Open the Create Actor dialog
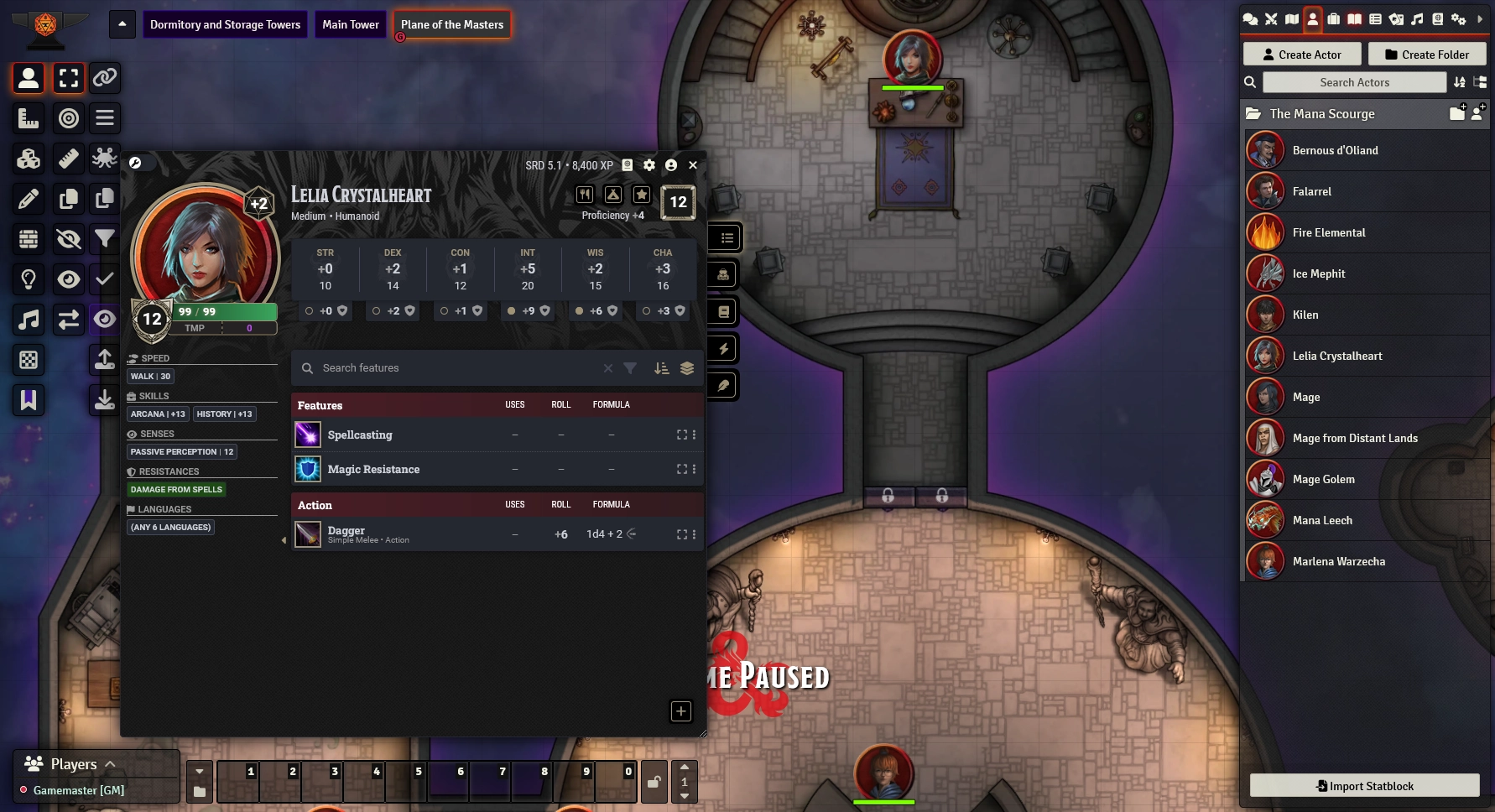The width and height of the screenshot is (1495, 812). pos(1301,55)
